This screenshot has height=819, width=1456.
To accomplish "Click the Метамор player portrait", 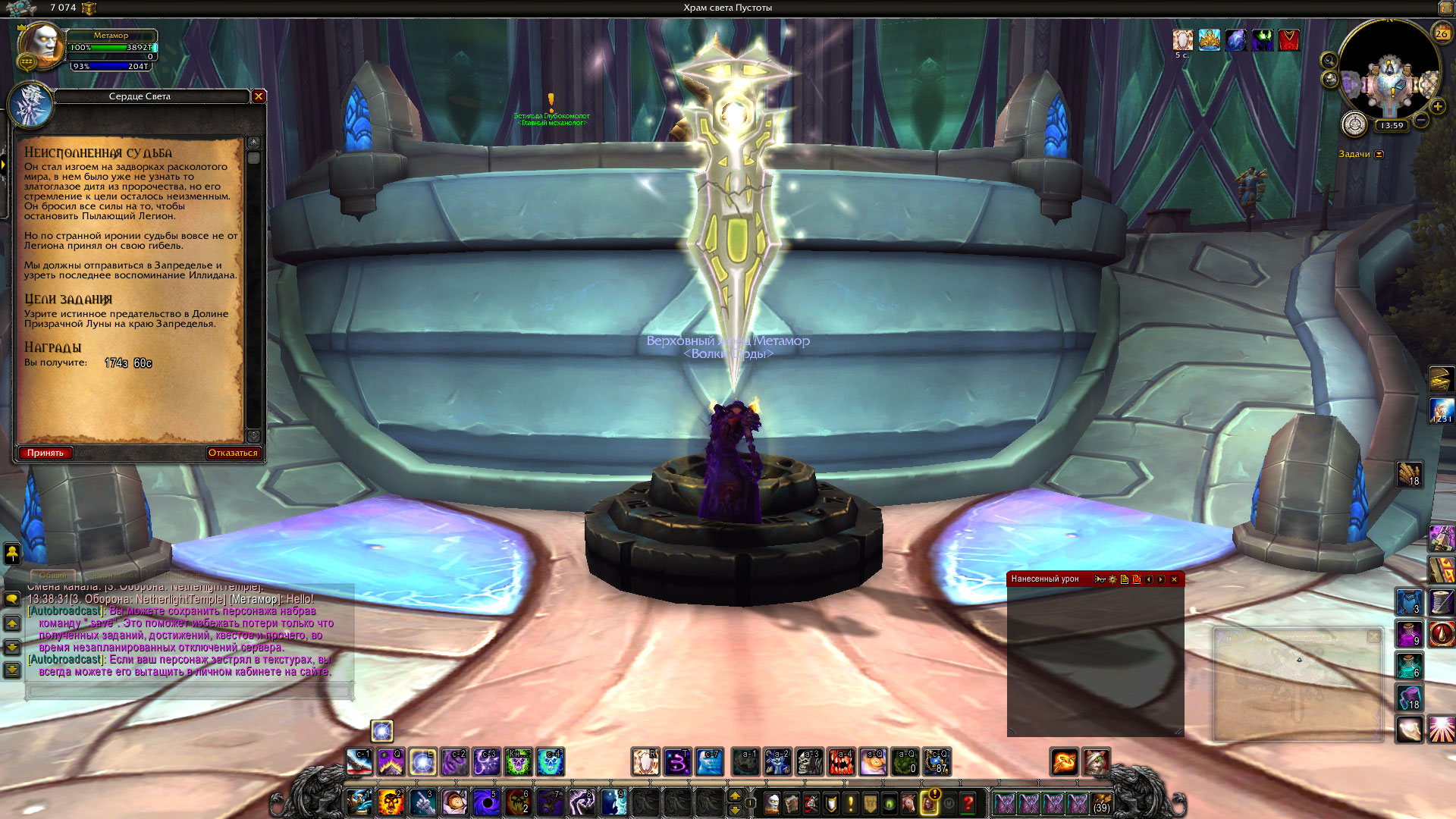I will [42, 45].
